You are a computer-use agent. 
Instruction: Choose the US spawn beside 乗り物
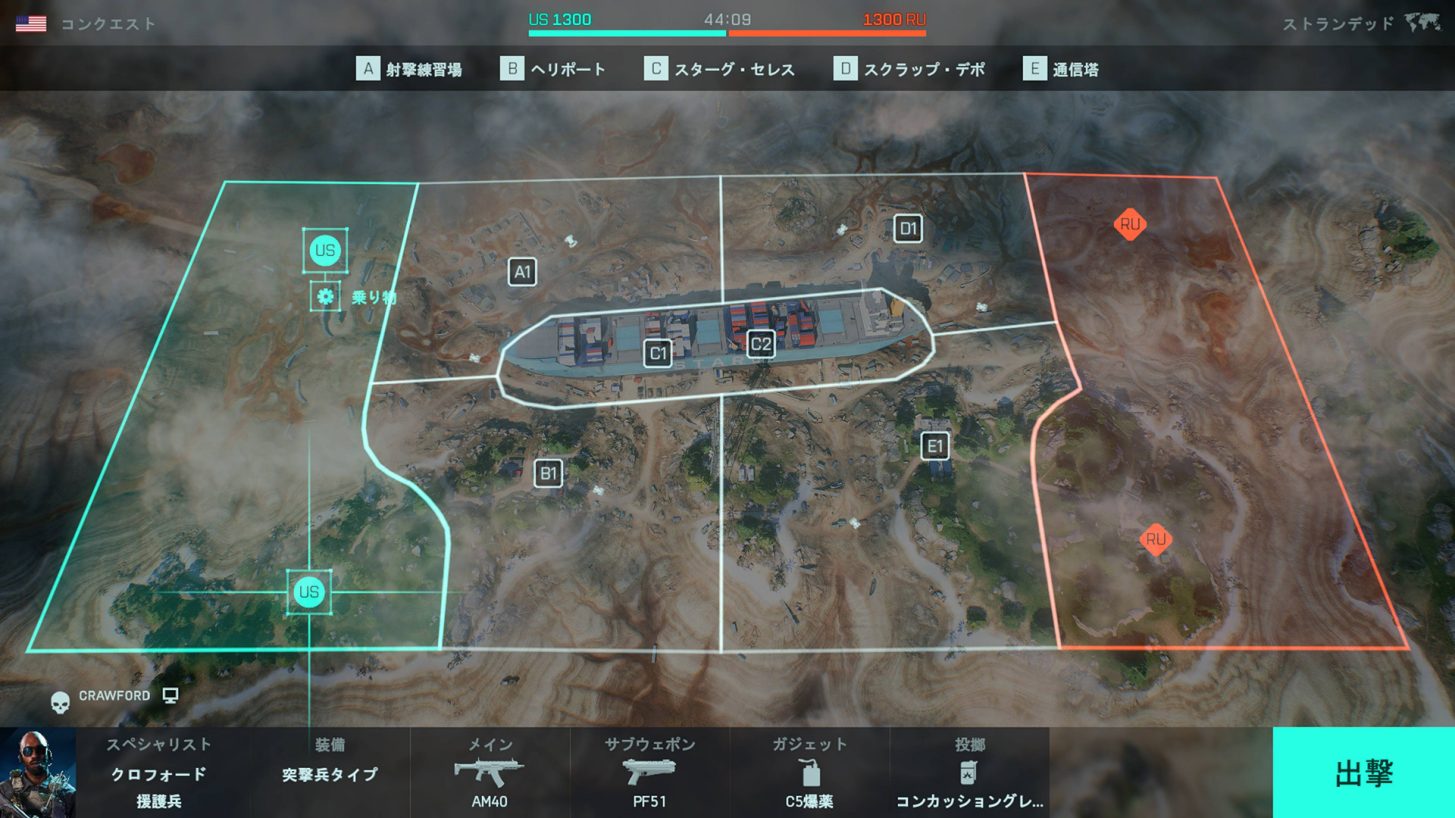click(x=325, y=250)
